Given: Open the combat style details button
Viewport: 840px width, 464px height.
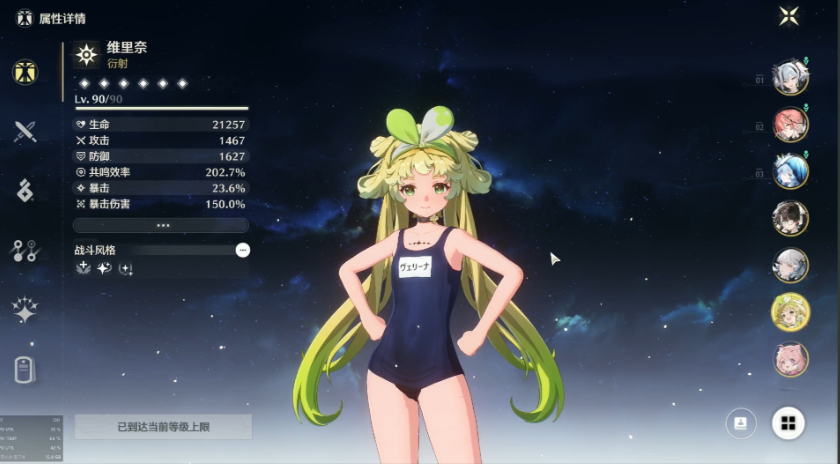Looking at the screenshot, I should [x=242, y=250].
